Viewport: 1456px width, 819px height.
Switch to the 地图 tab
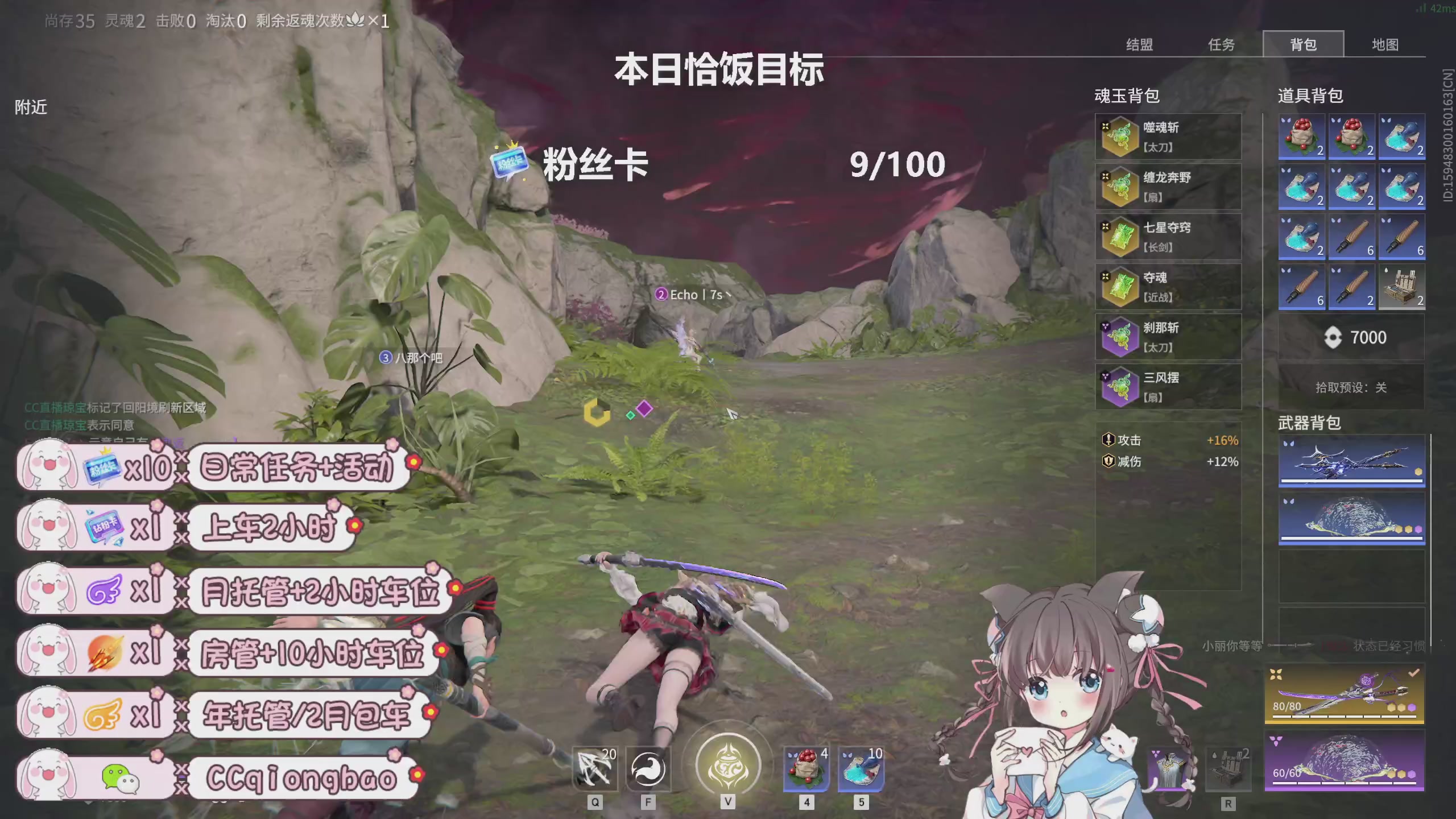coord(1386,44)
